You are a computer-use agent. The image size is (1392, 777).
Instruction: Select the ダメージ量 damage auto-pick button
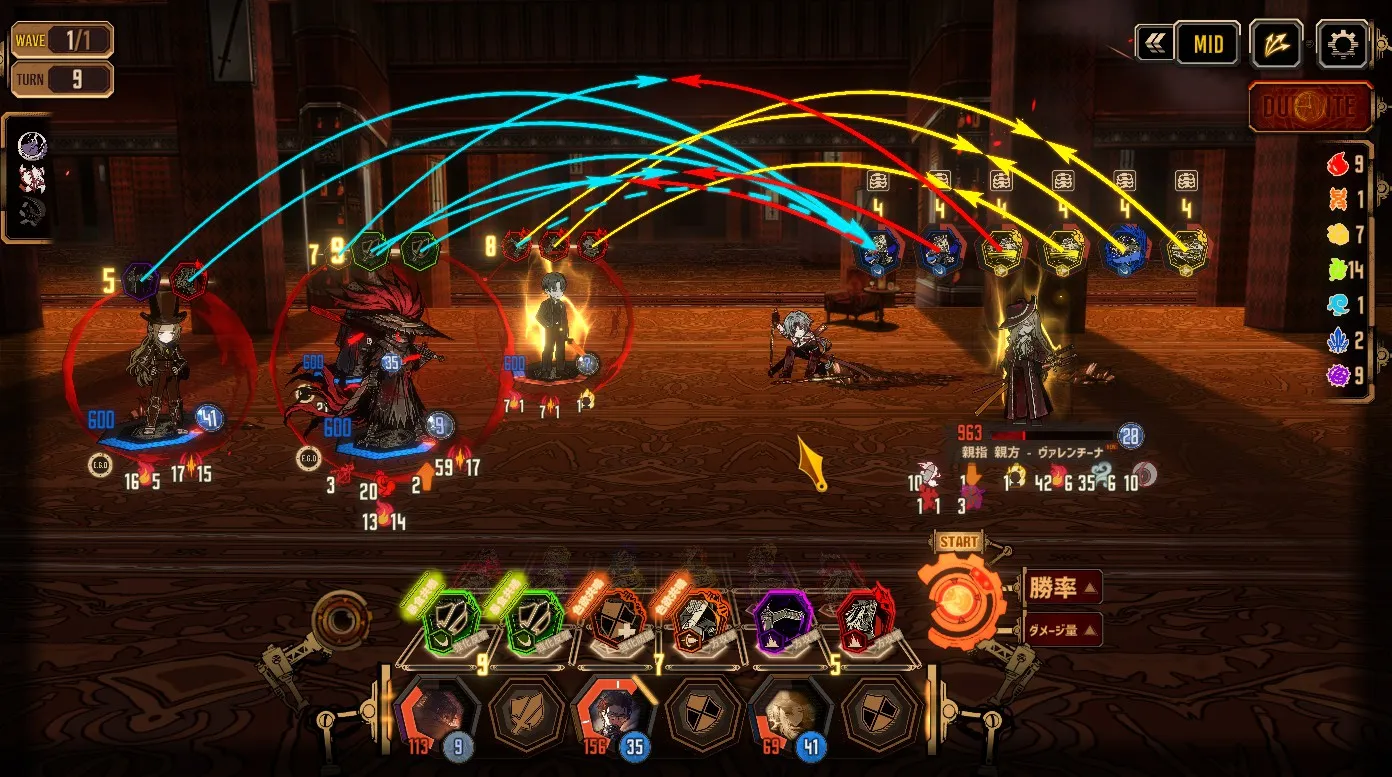click(1062, 629)
